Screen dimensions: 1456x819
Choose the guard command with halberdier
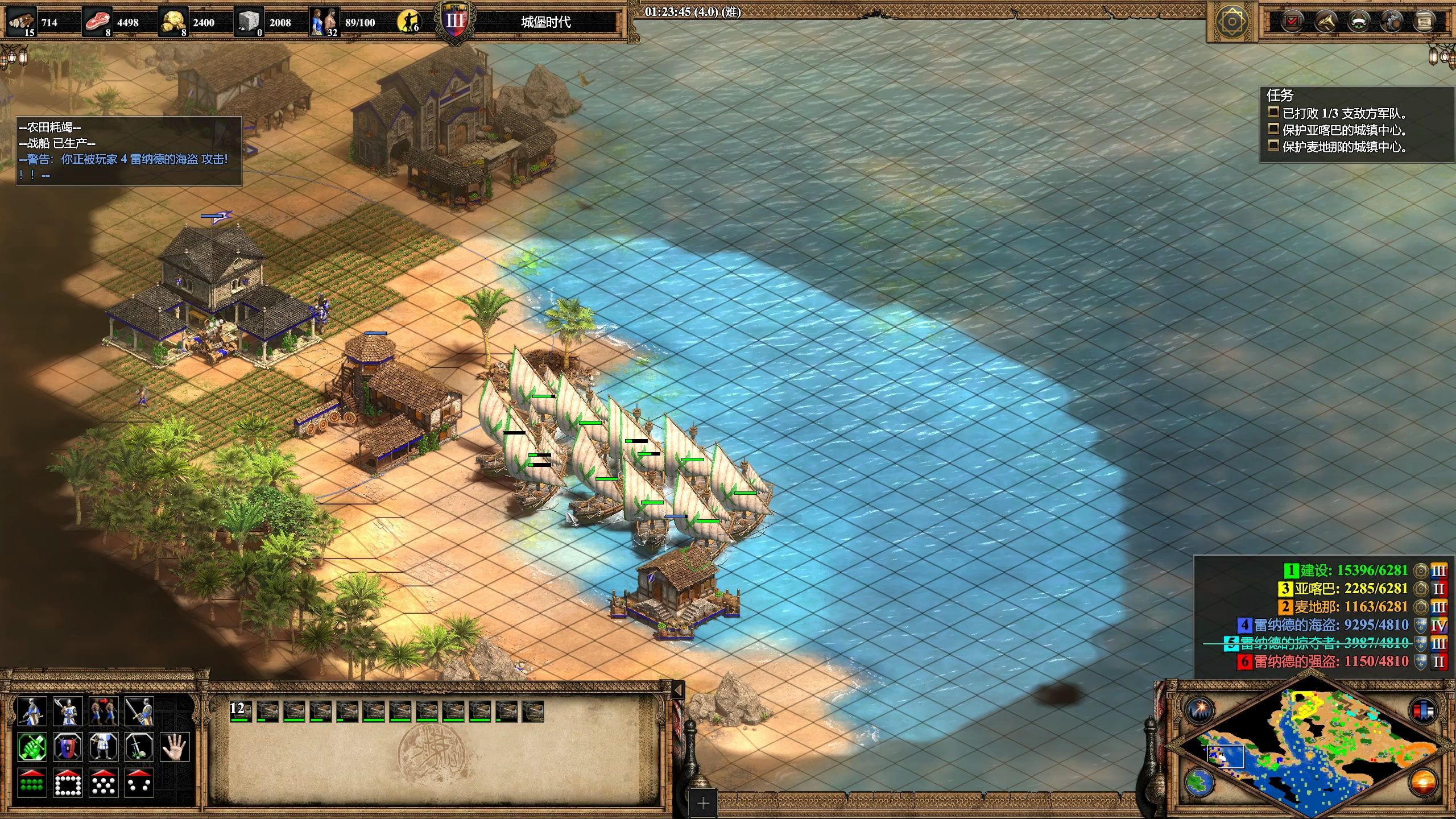[x=68, y=711]
